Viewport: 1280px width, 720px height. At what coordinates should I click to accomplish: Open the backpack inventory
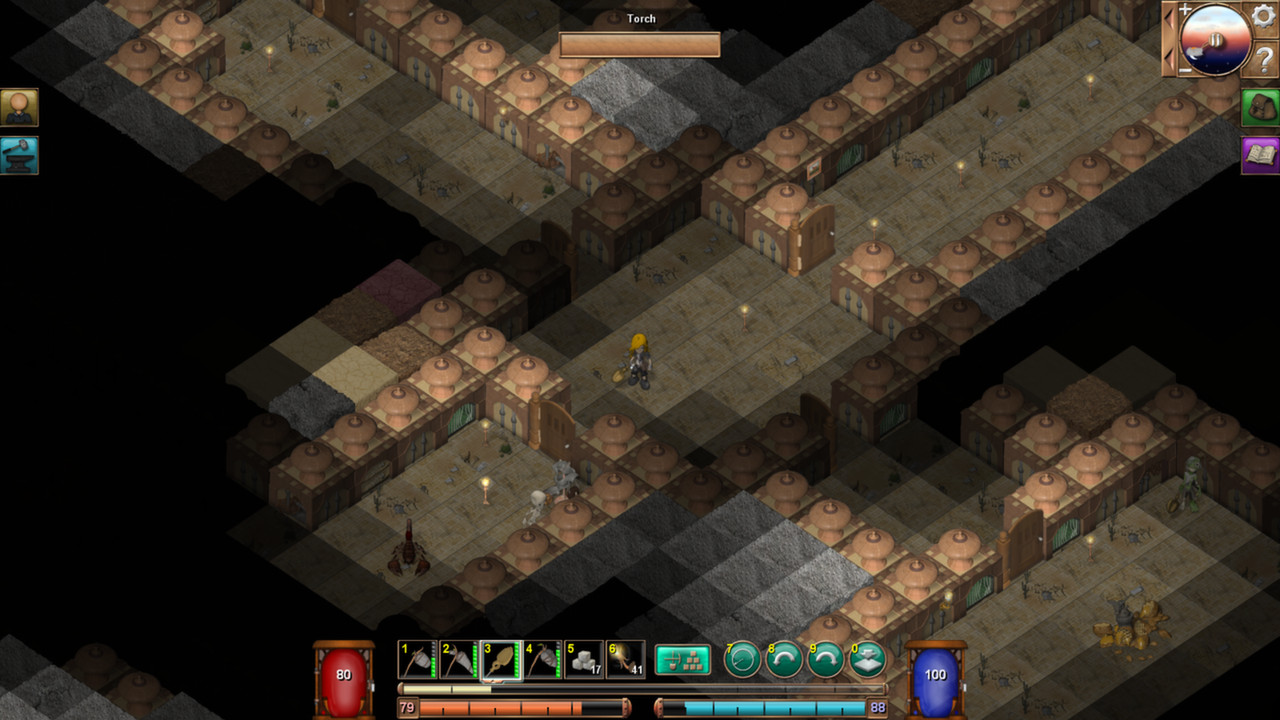pos(1259,107)
